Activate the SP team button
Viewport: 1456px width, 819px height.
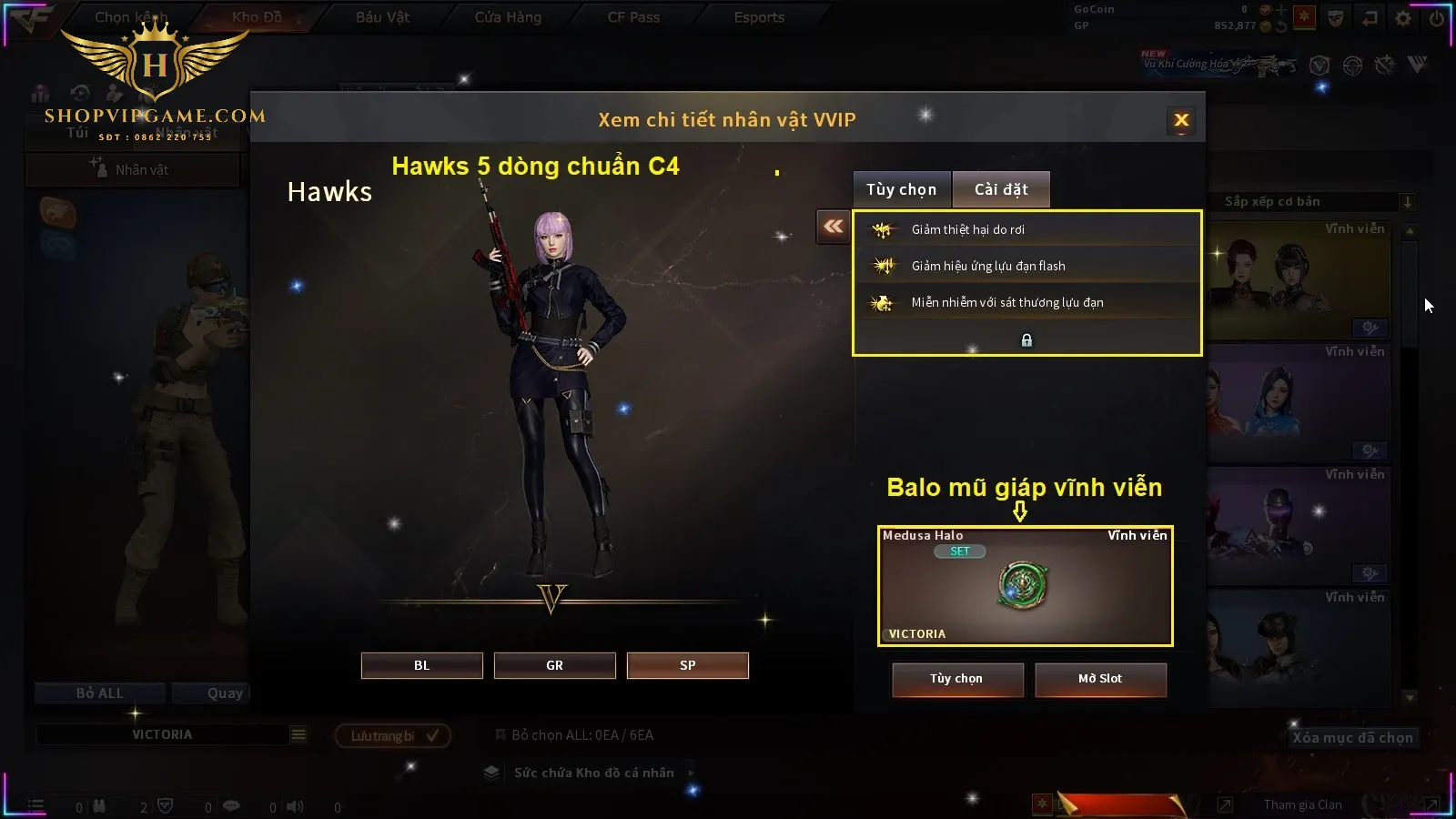pyautogui.click(x=687, y=665)
